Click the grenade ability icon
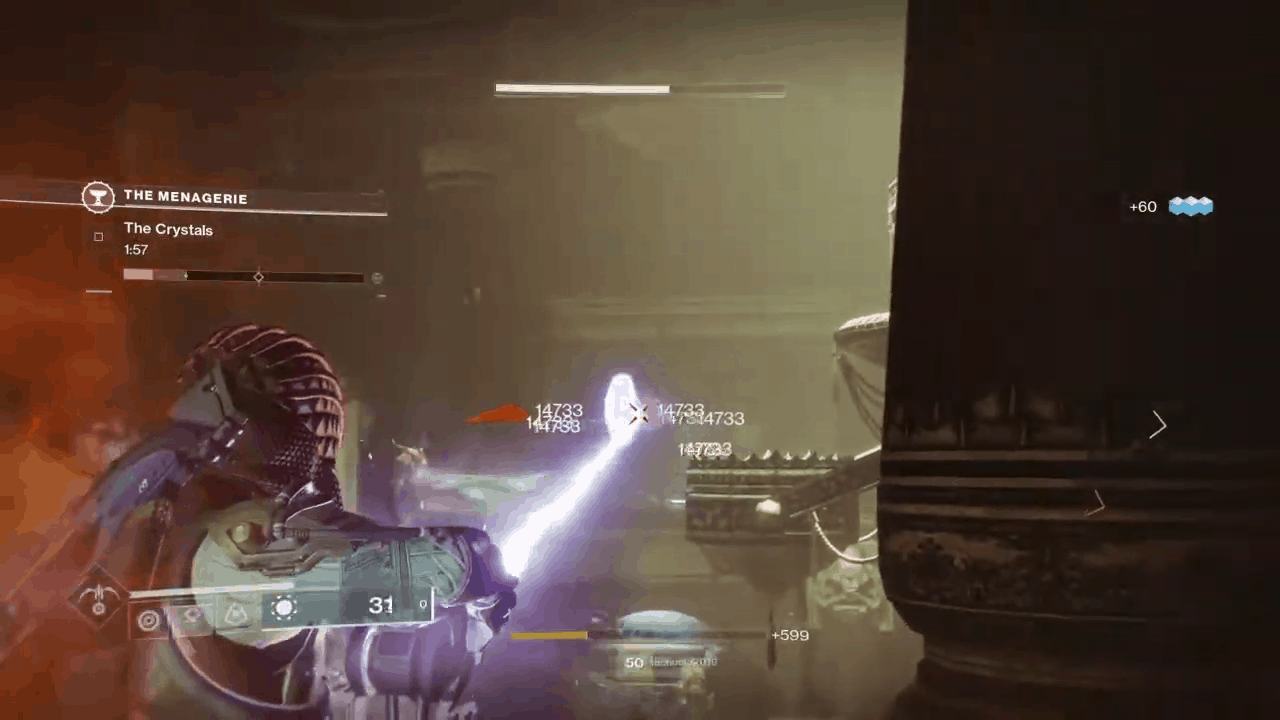The width and height of the screenshot is (1280, 720). tap(148, 620)
